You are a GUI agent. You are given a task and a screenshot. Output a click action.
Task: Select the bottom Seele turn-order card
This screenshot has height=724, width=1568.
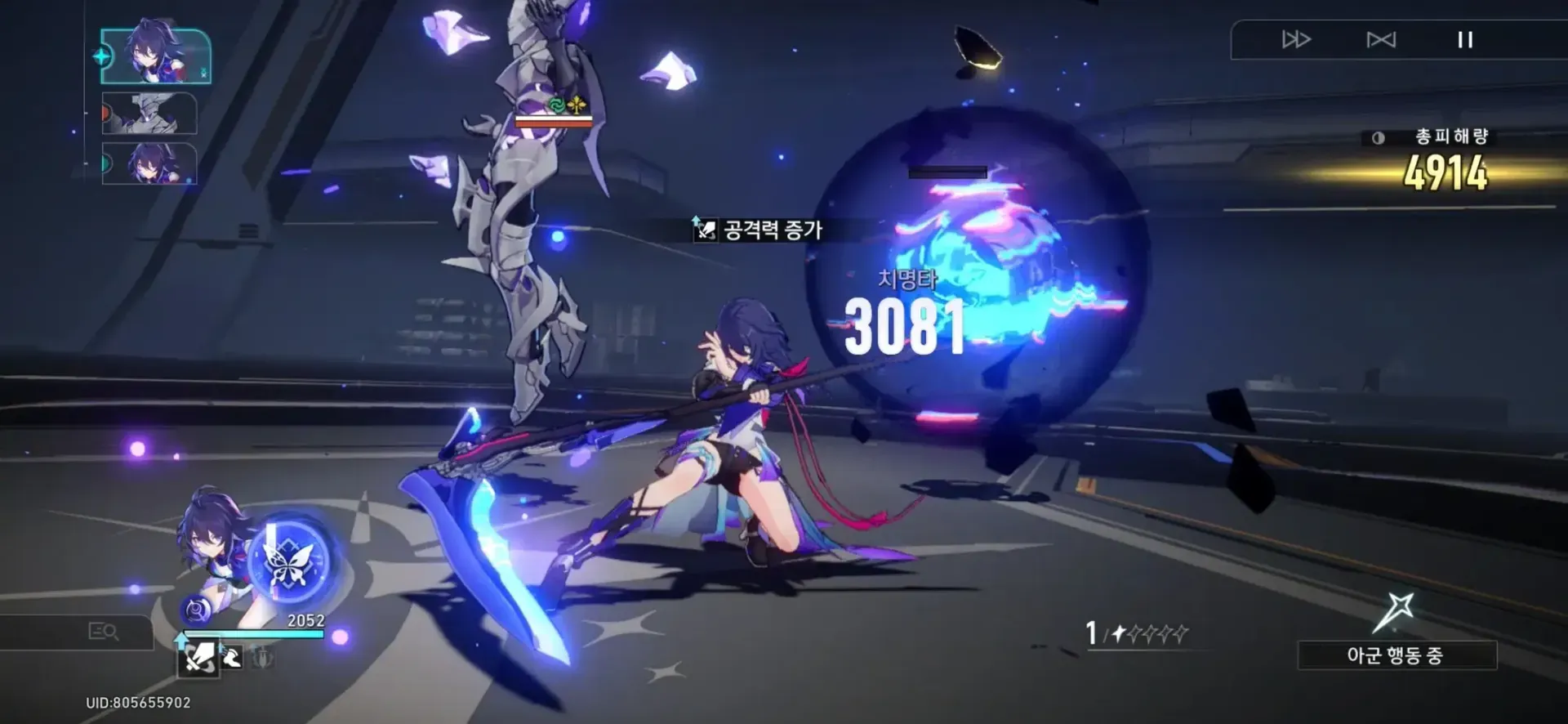tap(150, 163)
